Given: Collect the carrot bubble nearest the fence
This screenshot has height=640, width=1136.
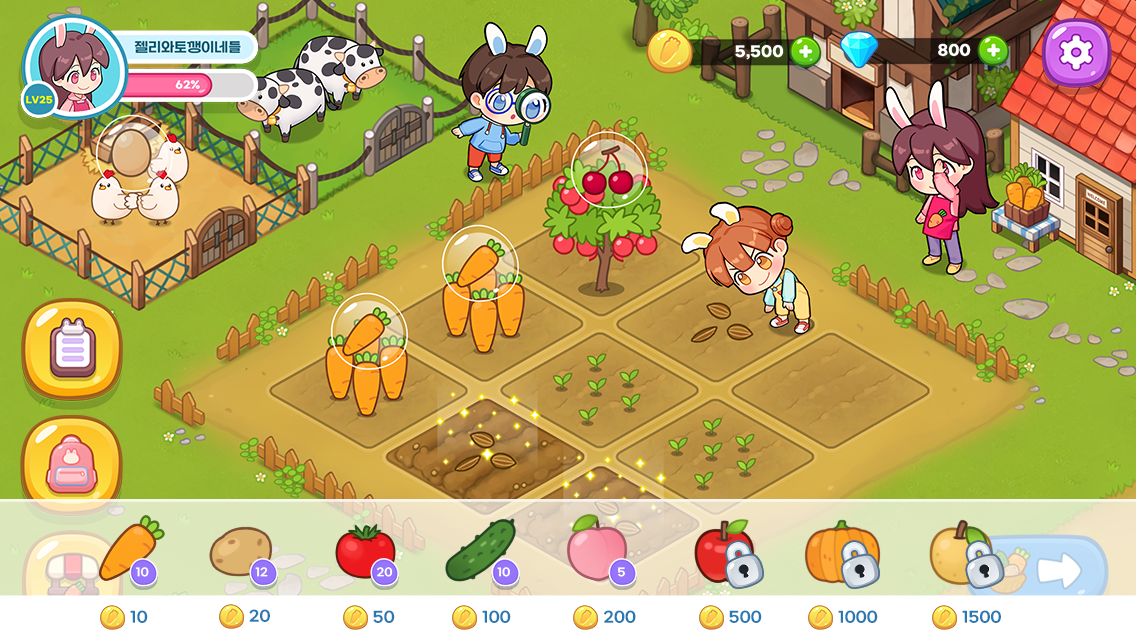Looking at the screenshot, I should pos(368,330).
